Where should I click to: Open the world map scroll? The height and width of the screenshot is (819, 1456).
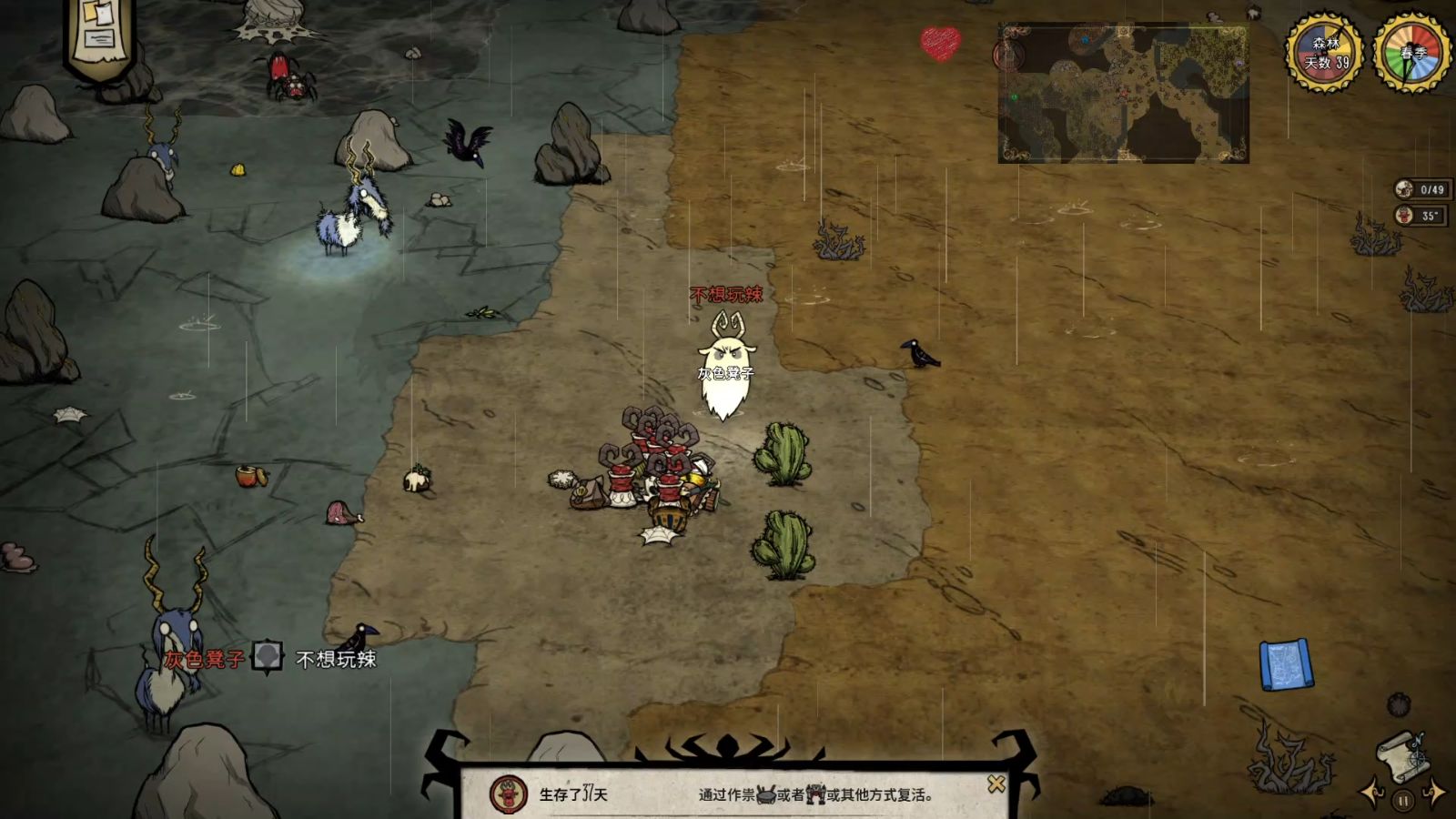tap(1402, 754)
